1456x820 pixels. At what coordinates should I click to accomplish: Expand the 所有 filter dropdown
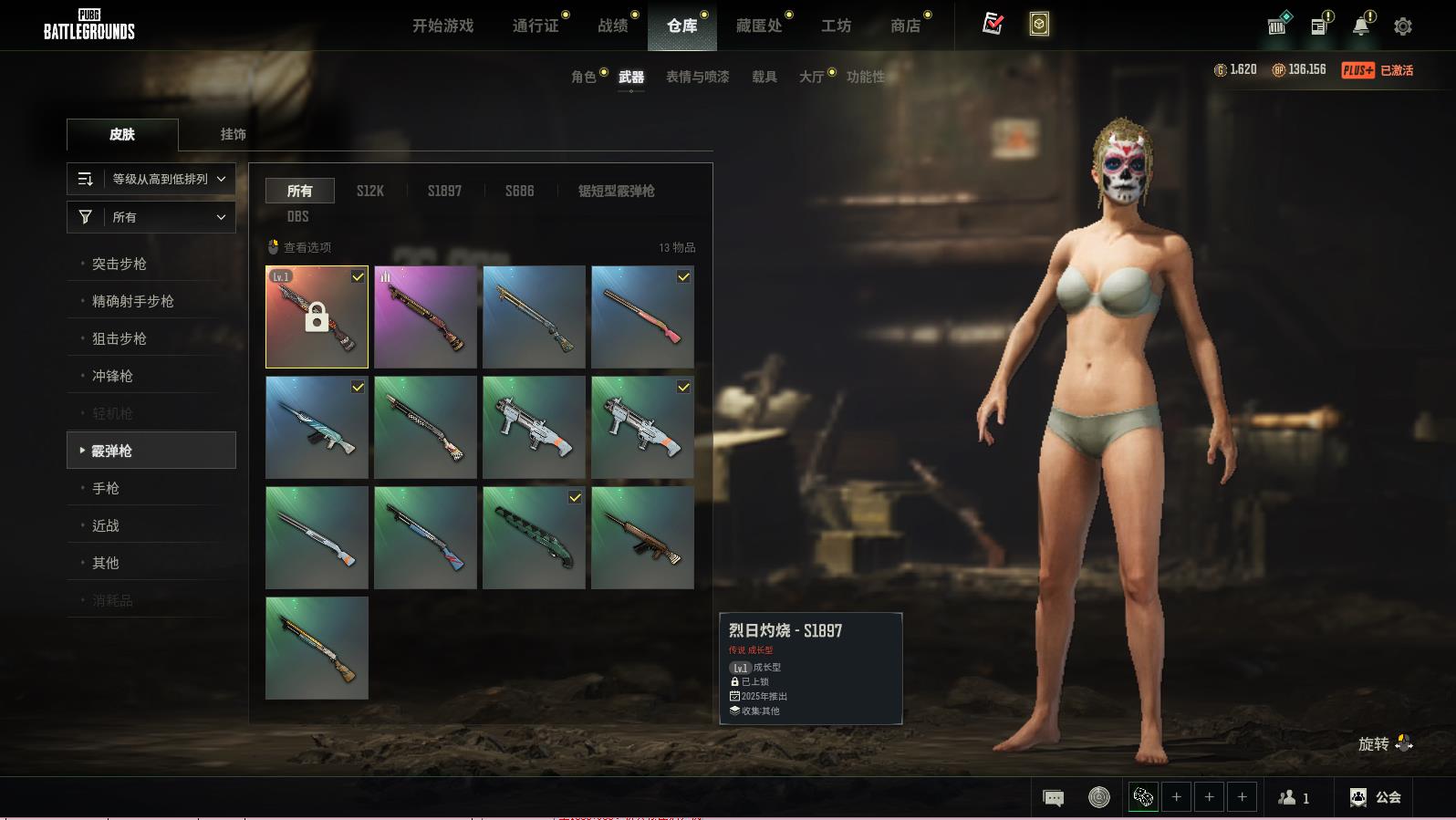point(151,217)
